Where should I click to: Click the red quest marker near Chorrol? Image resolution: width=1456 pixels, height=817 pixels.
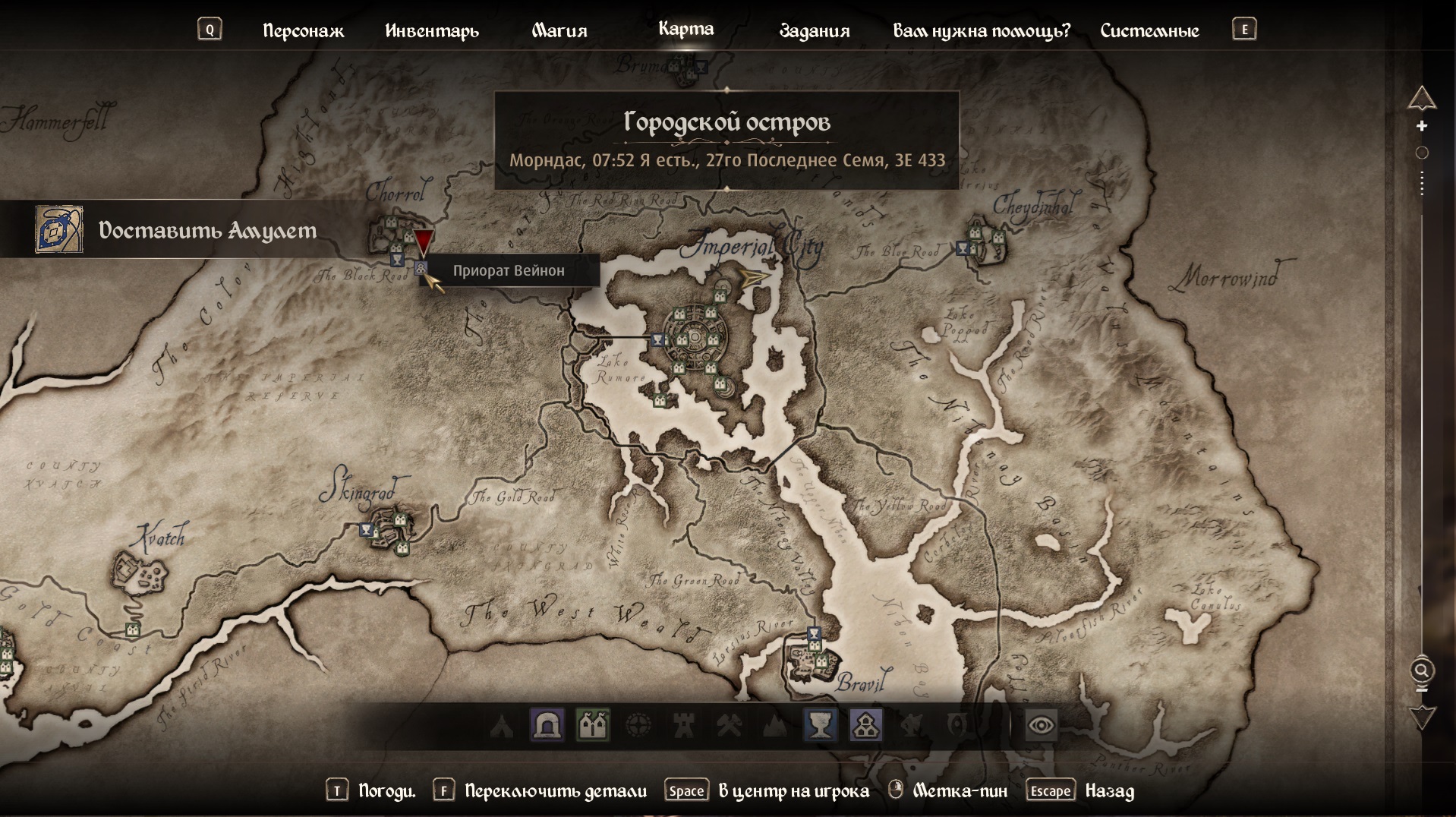423,242
